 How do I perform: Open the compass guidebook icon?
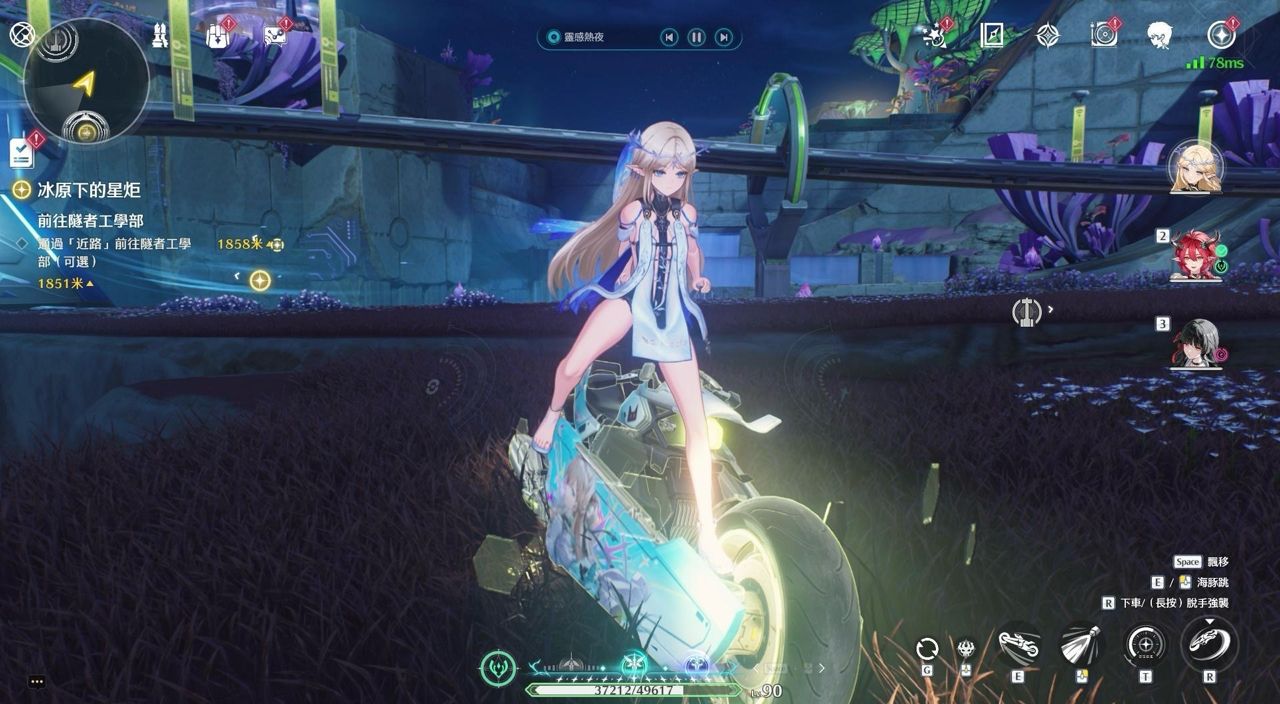(x=992, y=36)
